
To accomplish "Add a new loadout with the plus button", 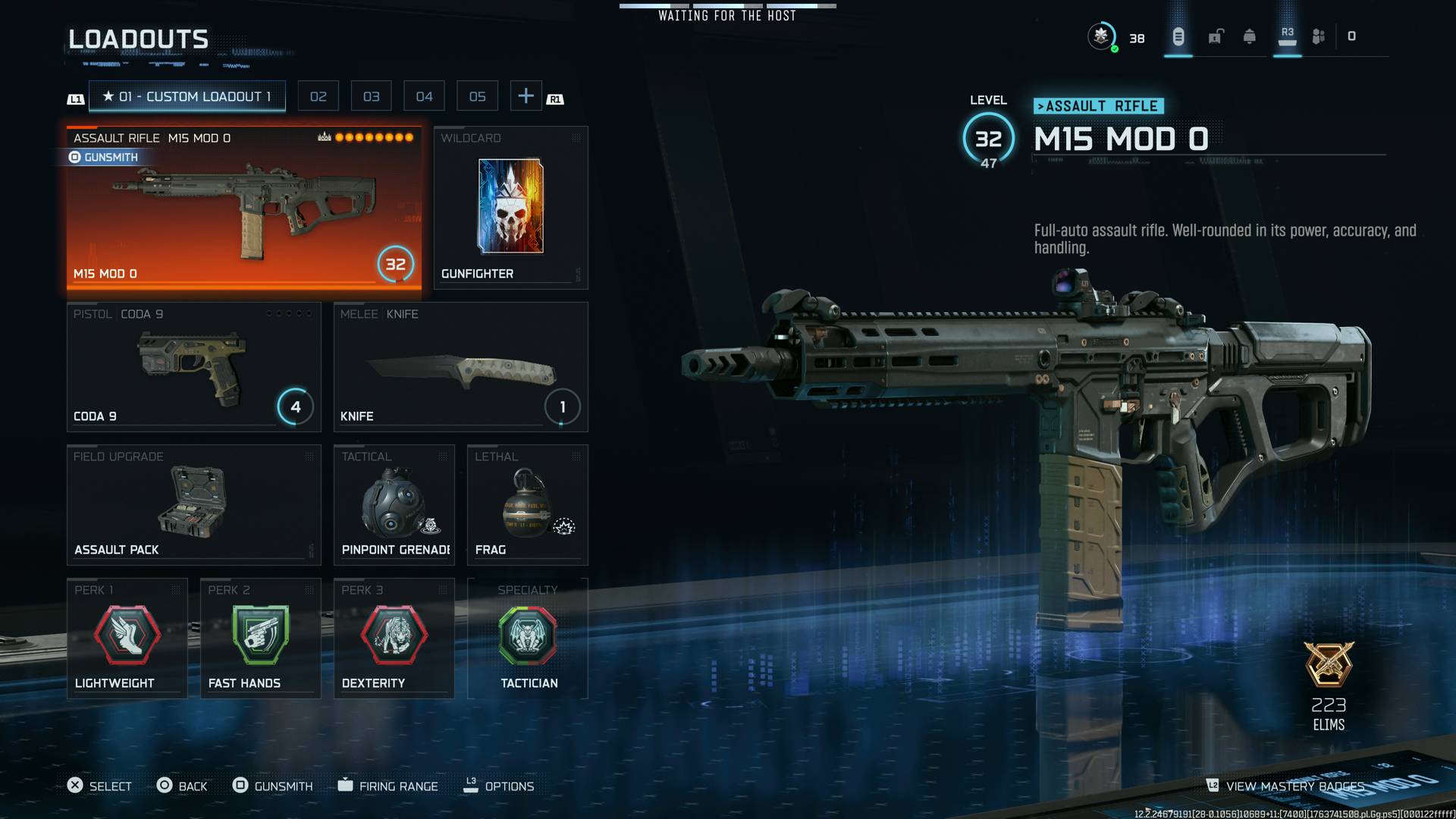I will (x=526, y=96).
